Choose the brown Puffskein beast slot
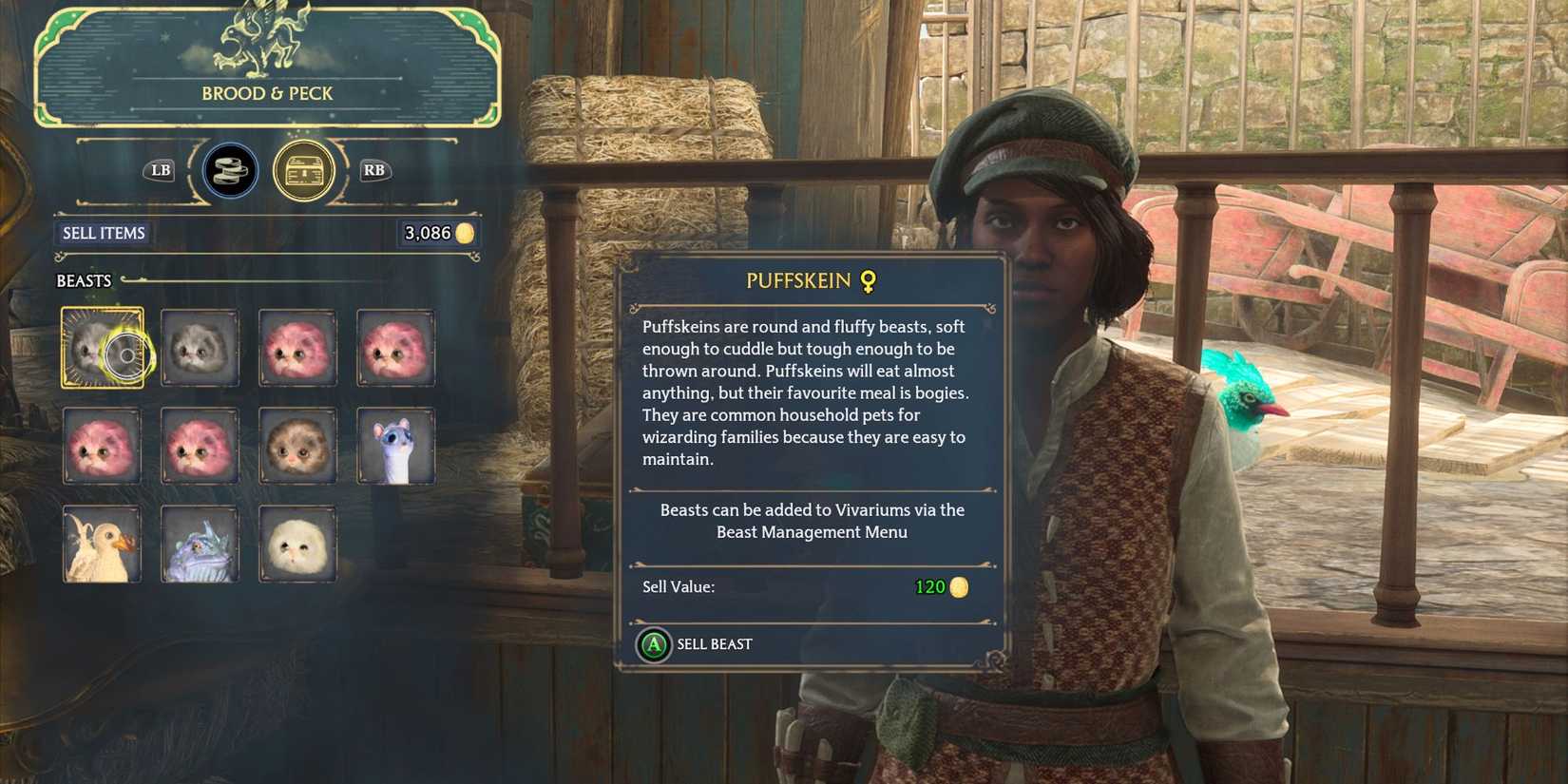The height and width of the screenshot is (784, 1568). 298,447
